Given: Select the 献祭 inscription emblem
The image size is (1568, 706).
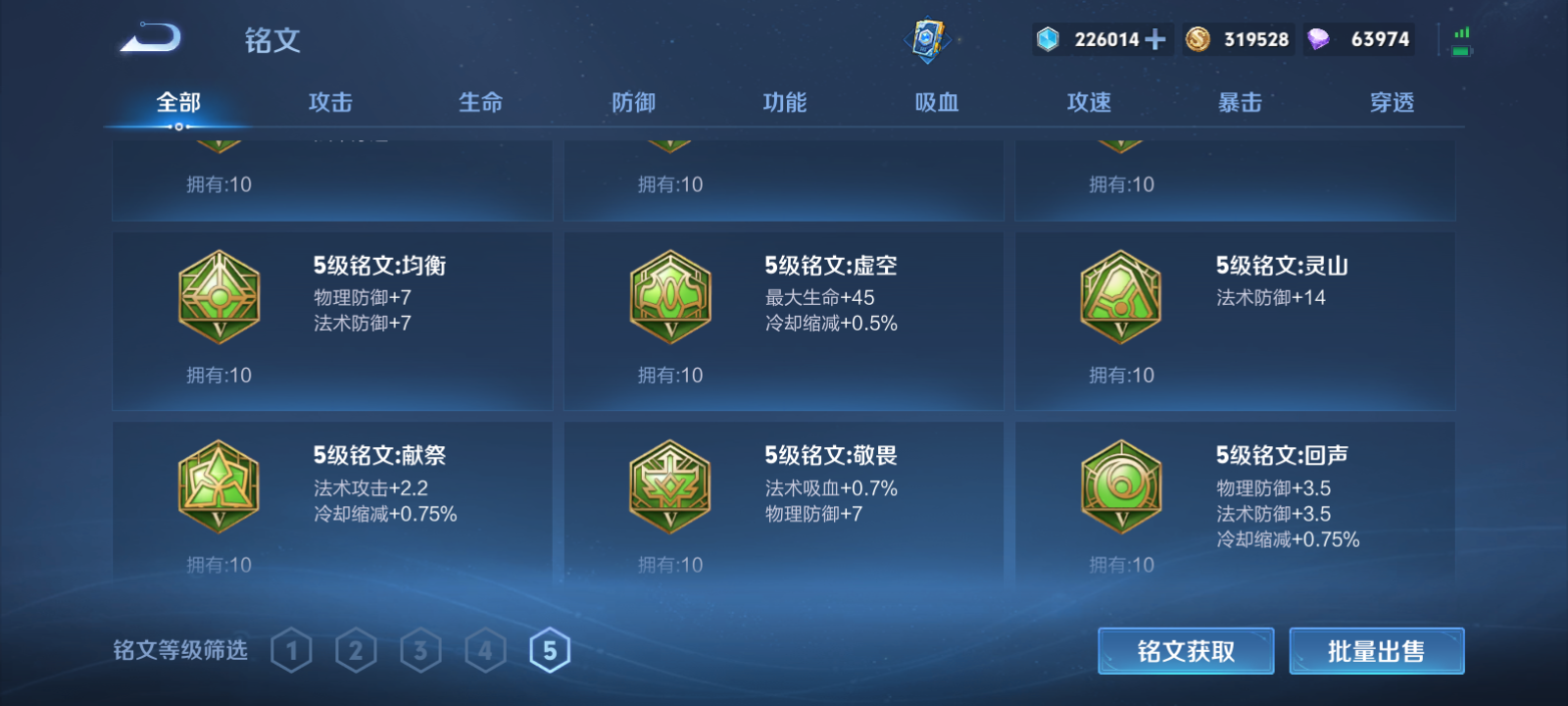Looking at the screenshot, I should pyautogui.click(x=218, y=489).
